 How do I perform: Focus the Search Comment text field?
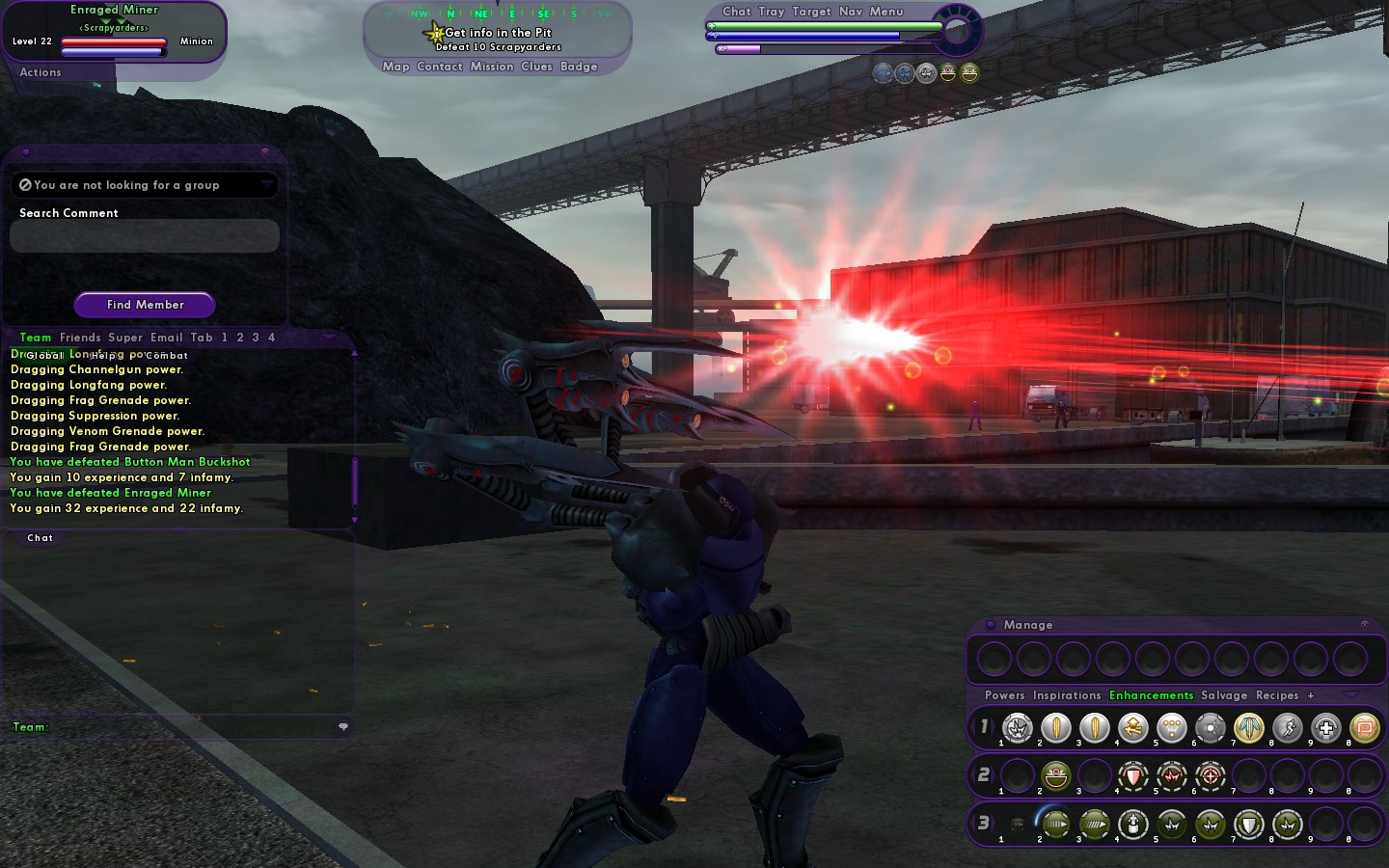(x=144, y=236)
